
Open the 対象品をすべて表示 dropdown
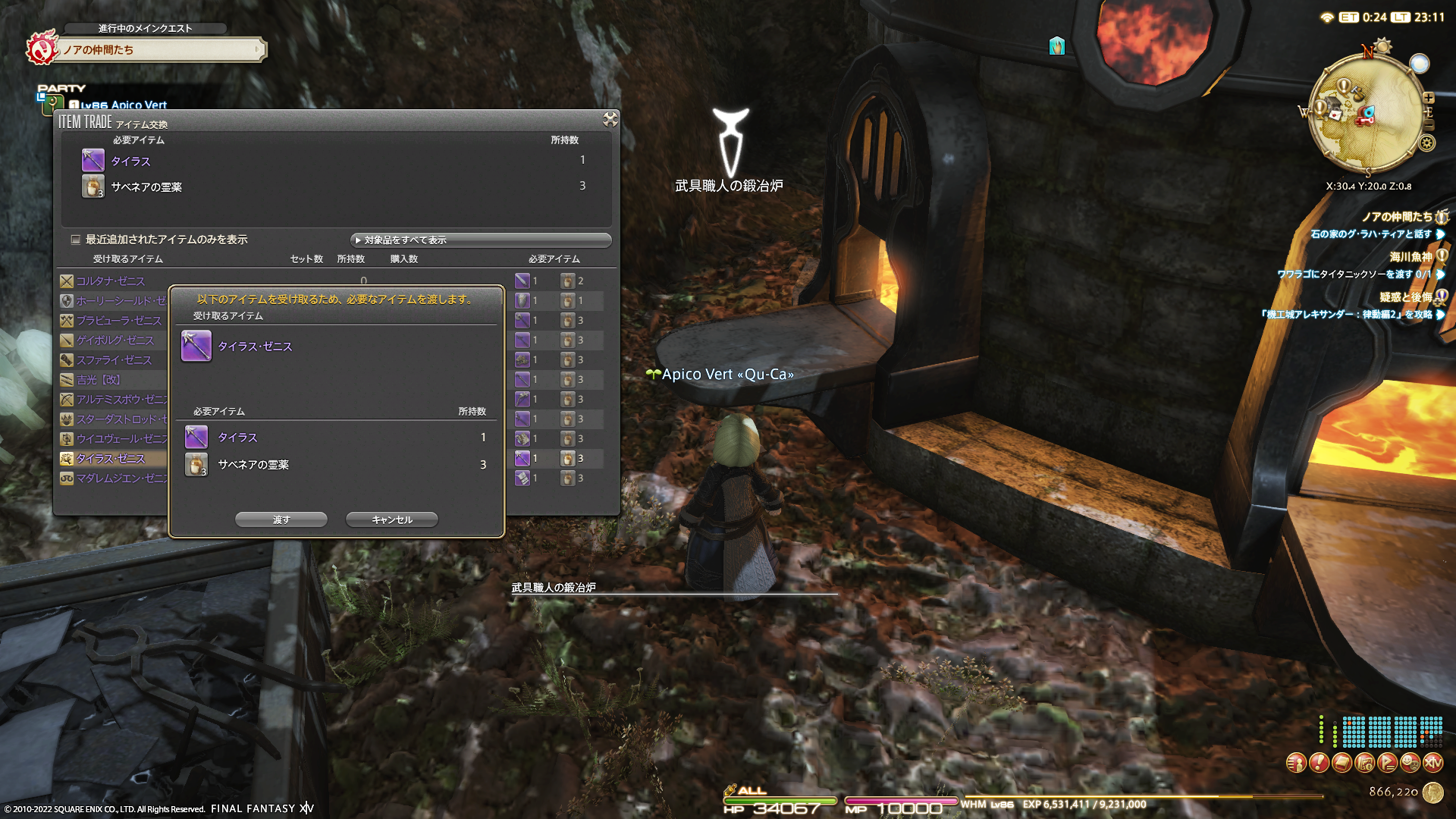pos(481,240)
